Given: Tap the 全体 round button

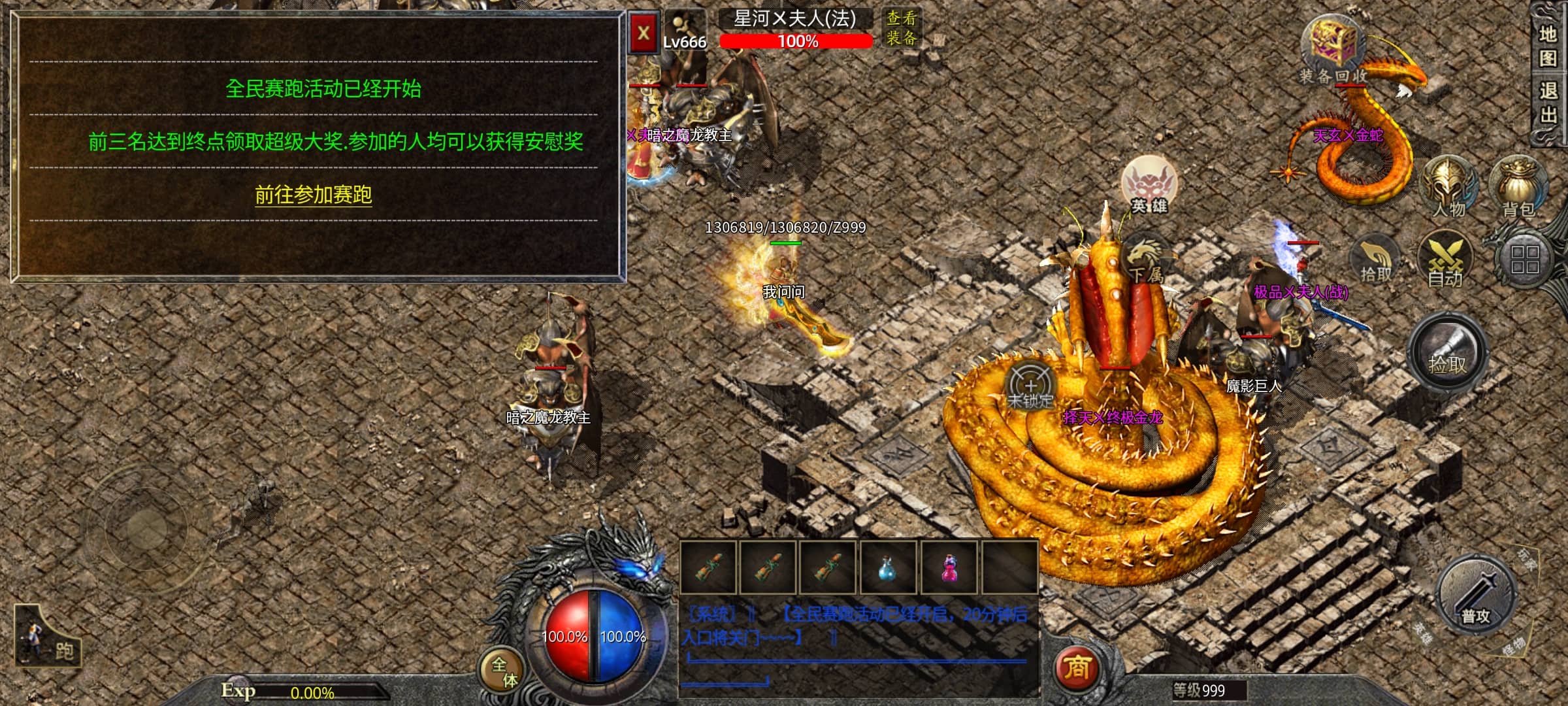Looking at the screenshot, I should coord(504,671).
